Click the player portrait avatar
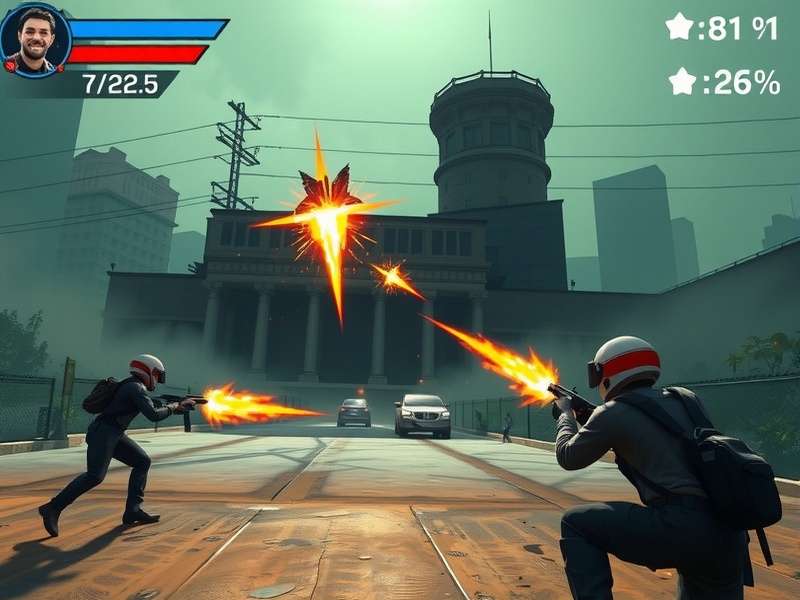 [x=36, y=40]
